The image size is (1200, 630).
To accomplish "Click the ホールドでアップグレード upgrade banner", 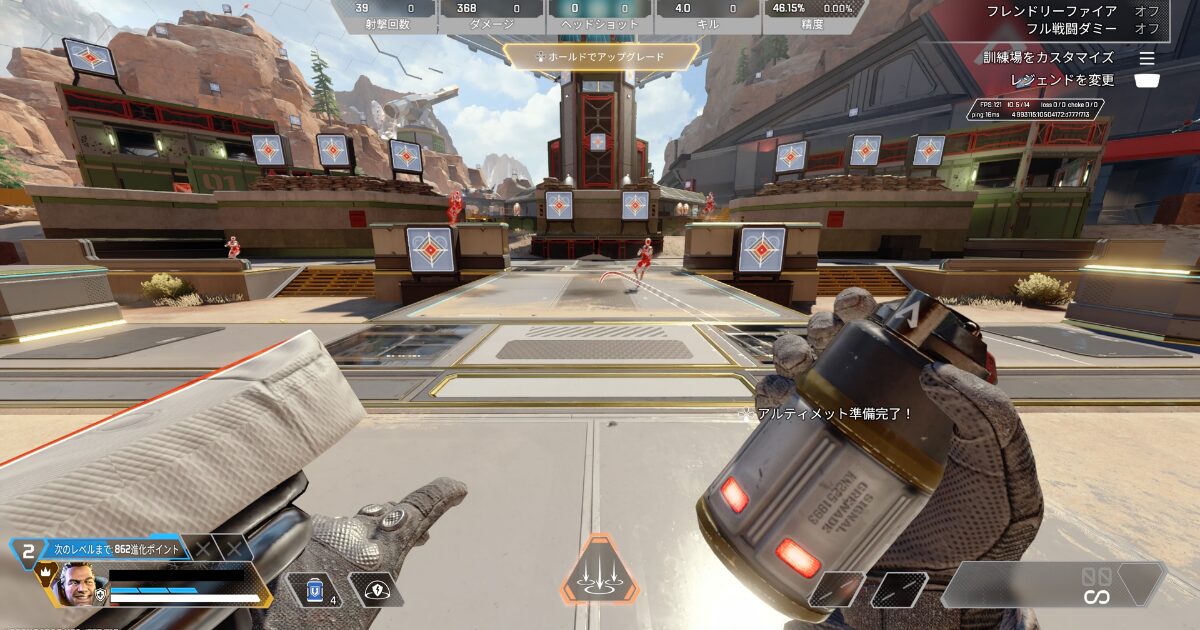I will 601,57.
